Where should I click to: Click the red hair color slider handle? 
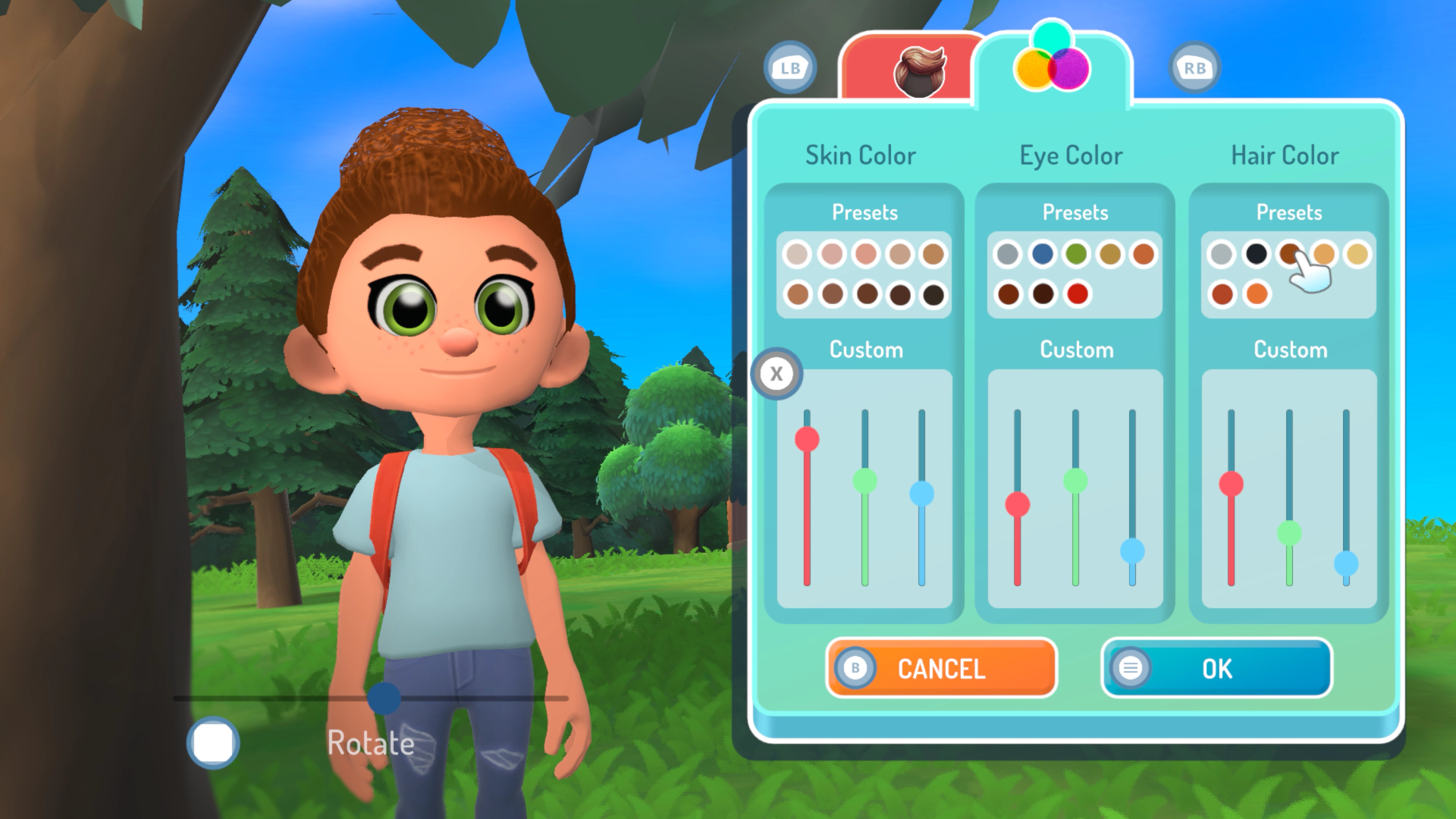pos(1231,484)
